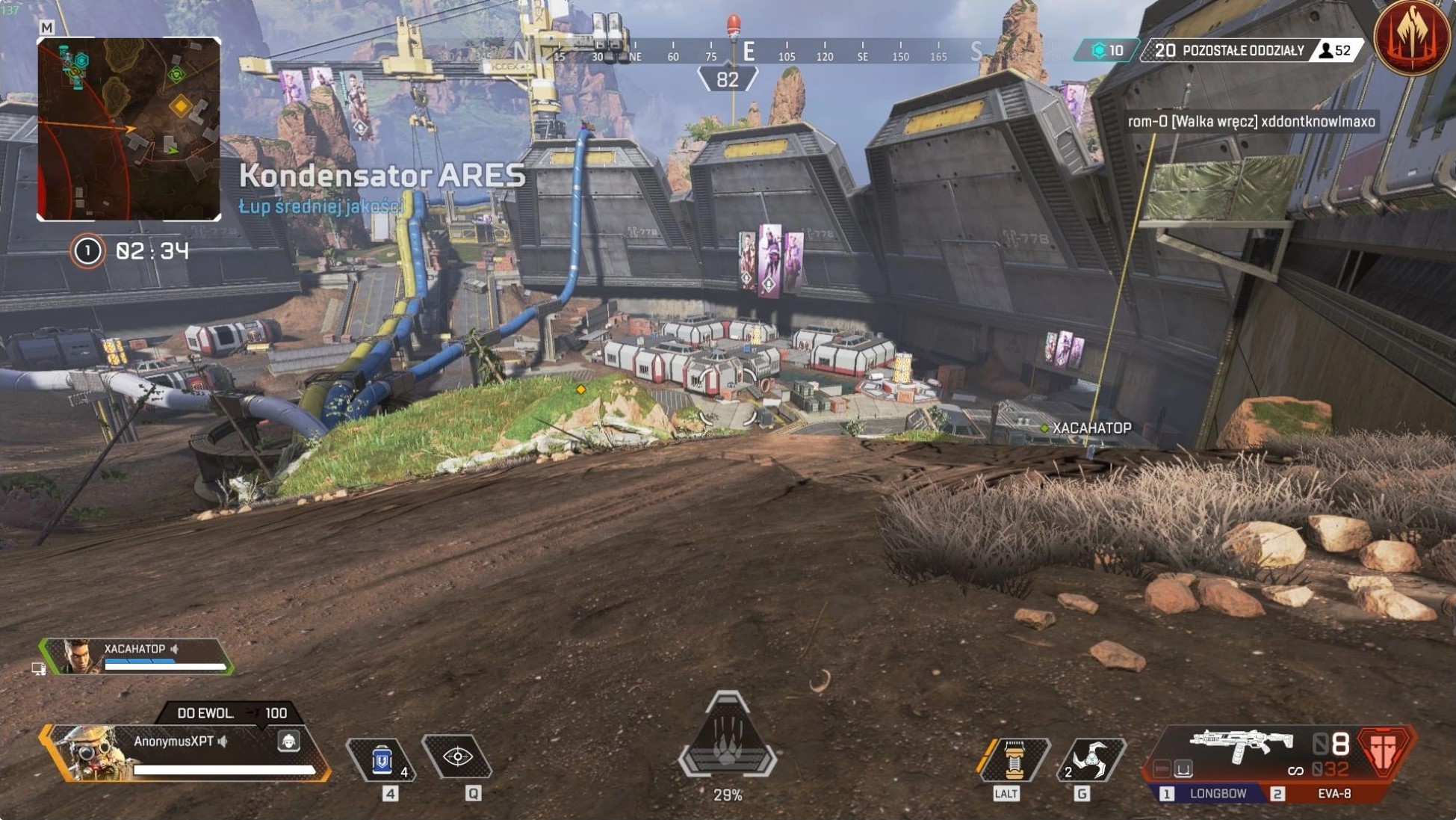The width and height of the screenshot is (1456, 820).
Task: Mute XACAHATOP using the speaker icon
Action: point(174,649)
